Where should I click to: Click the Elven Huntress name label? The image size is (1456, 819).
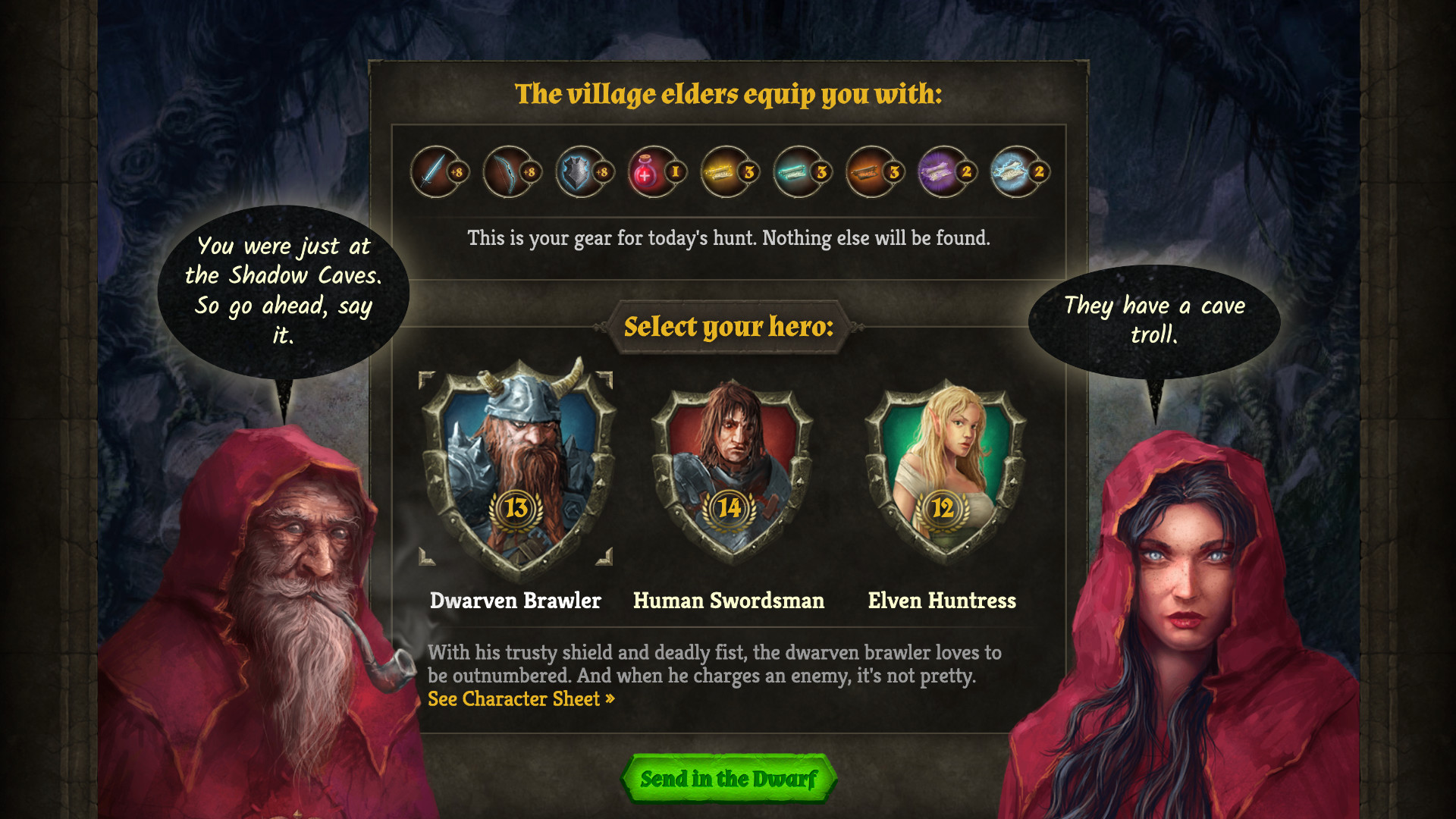[942, 601]
